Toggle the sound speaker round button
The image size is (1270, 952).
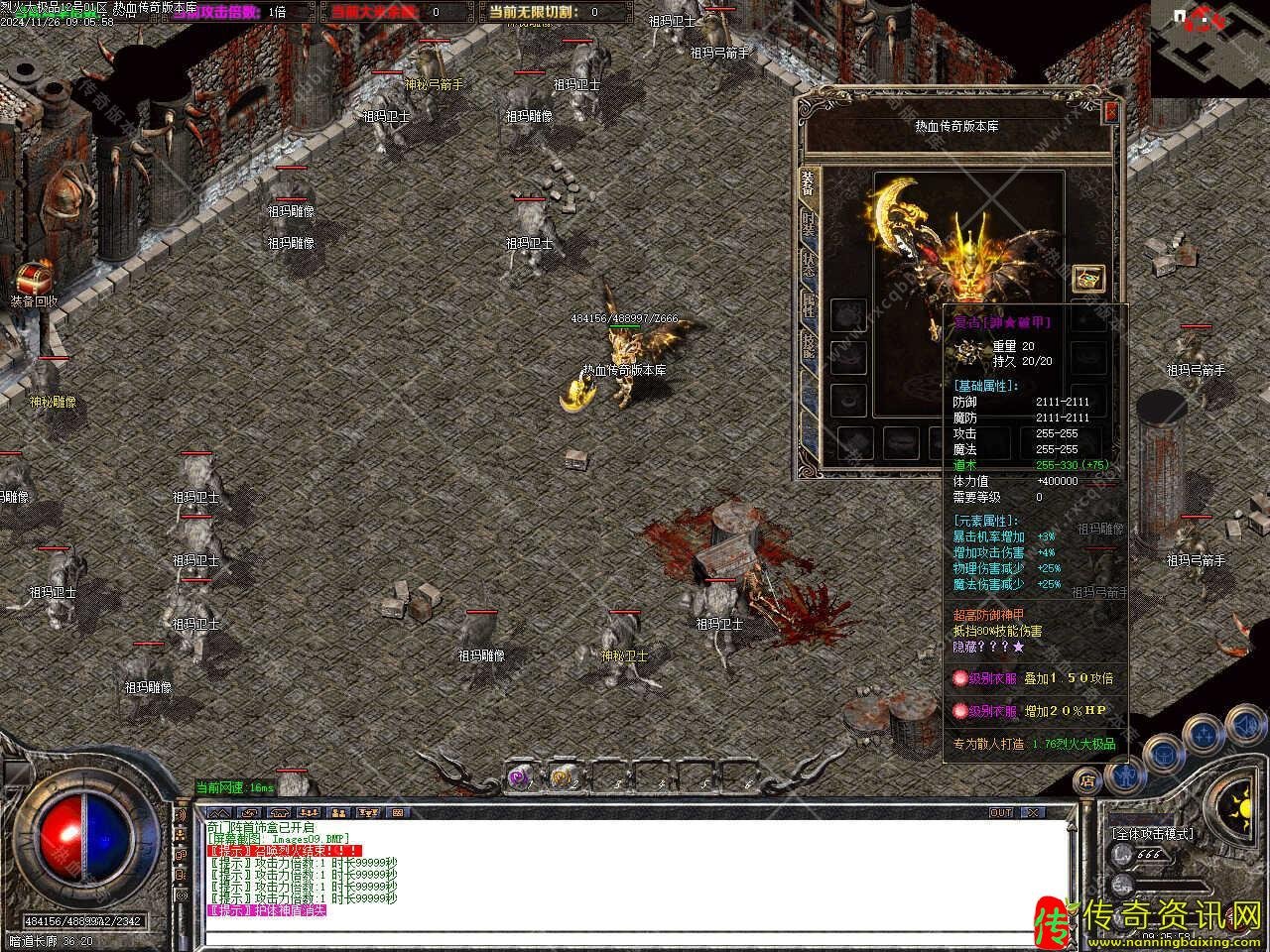(x=1244, y=727)
